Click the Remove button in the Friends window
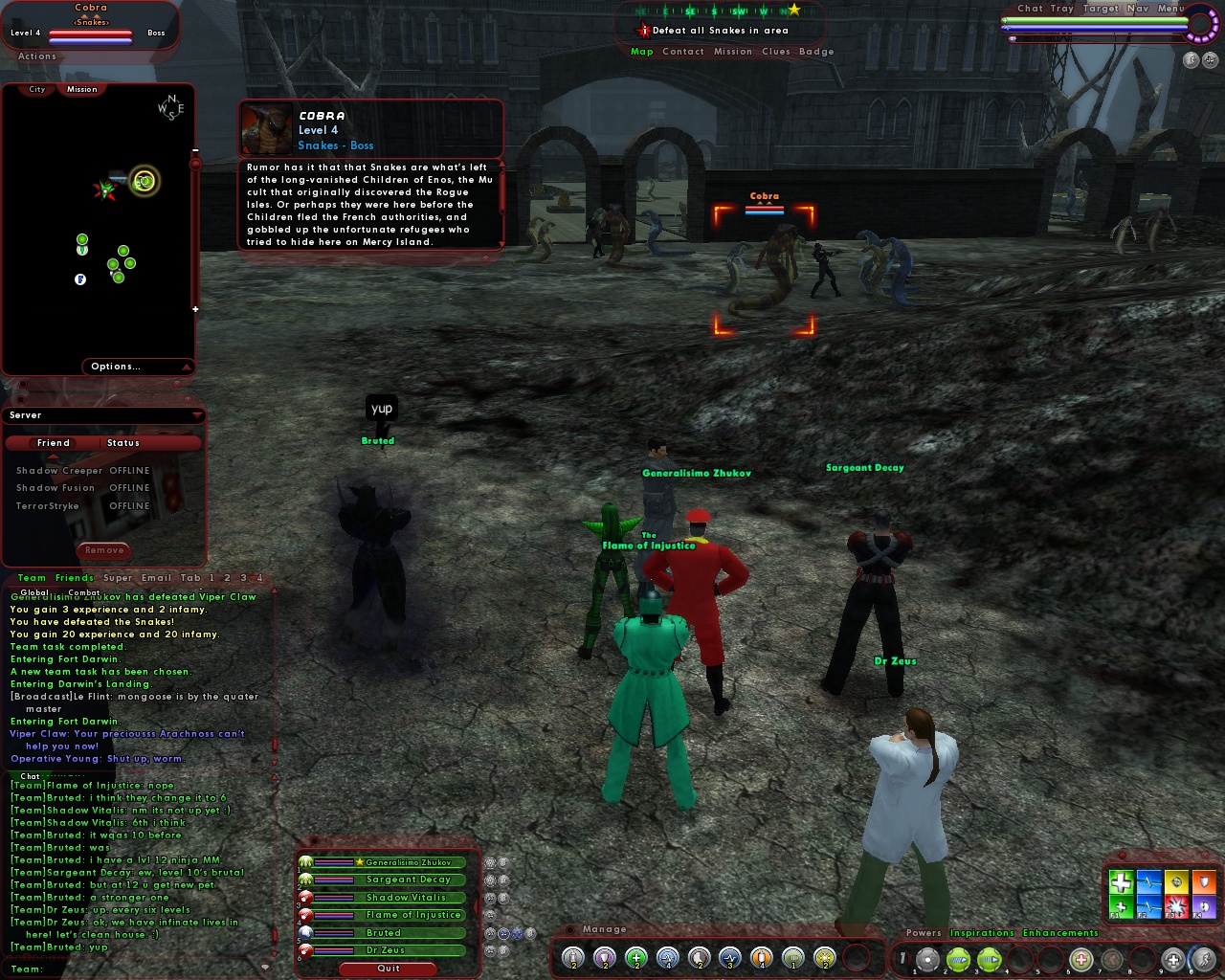 (103, 550)
